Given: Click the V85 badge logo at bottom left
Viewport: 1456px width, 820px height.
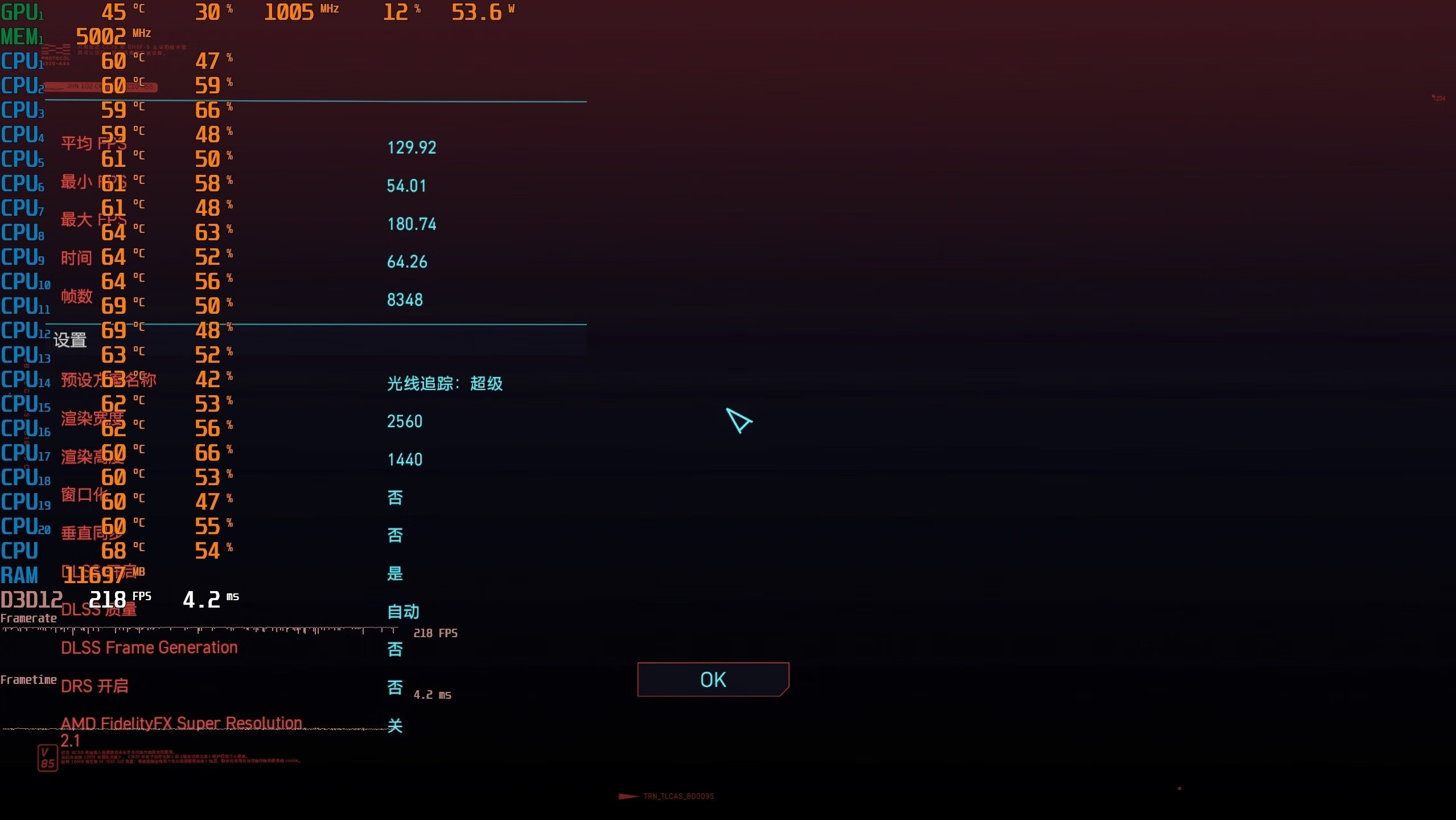Looking at the screenshot, I should (48, 757).
